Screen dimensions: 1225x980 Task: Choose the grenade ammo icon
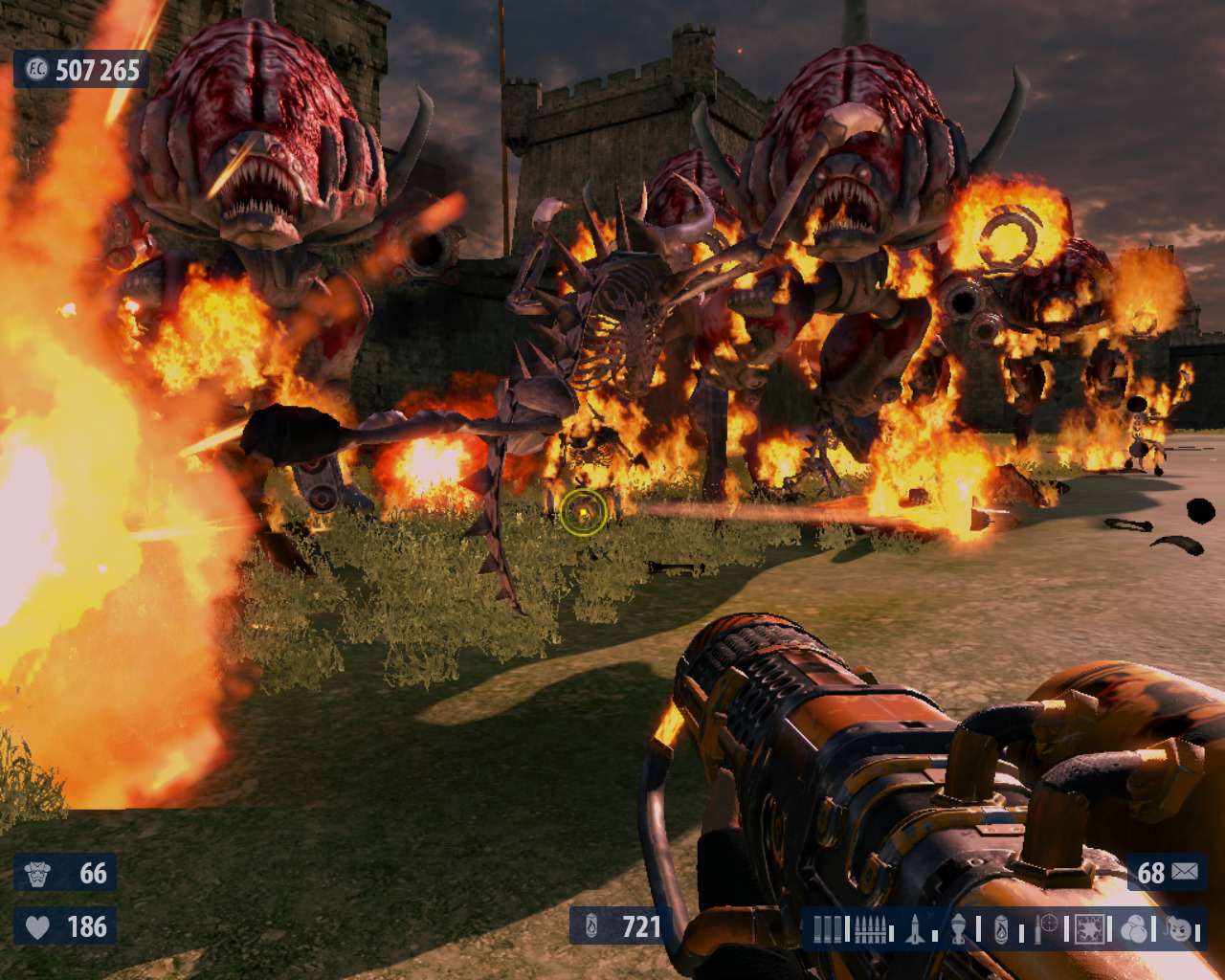pos(958,928)
